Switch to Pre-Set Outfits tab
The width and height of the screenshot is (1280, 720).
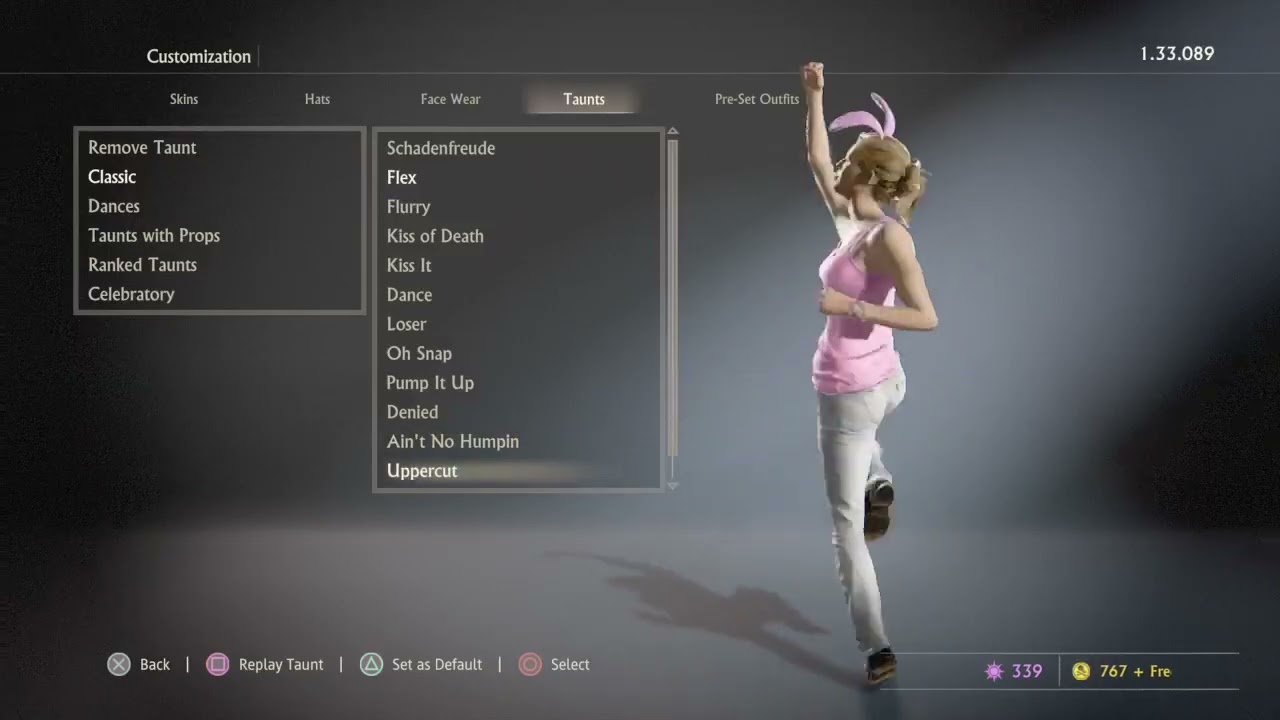(x=756, y=99)
